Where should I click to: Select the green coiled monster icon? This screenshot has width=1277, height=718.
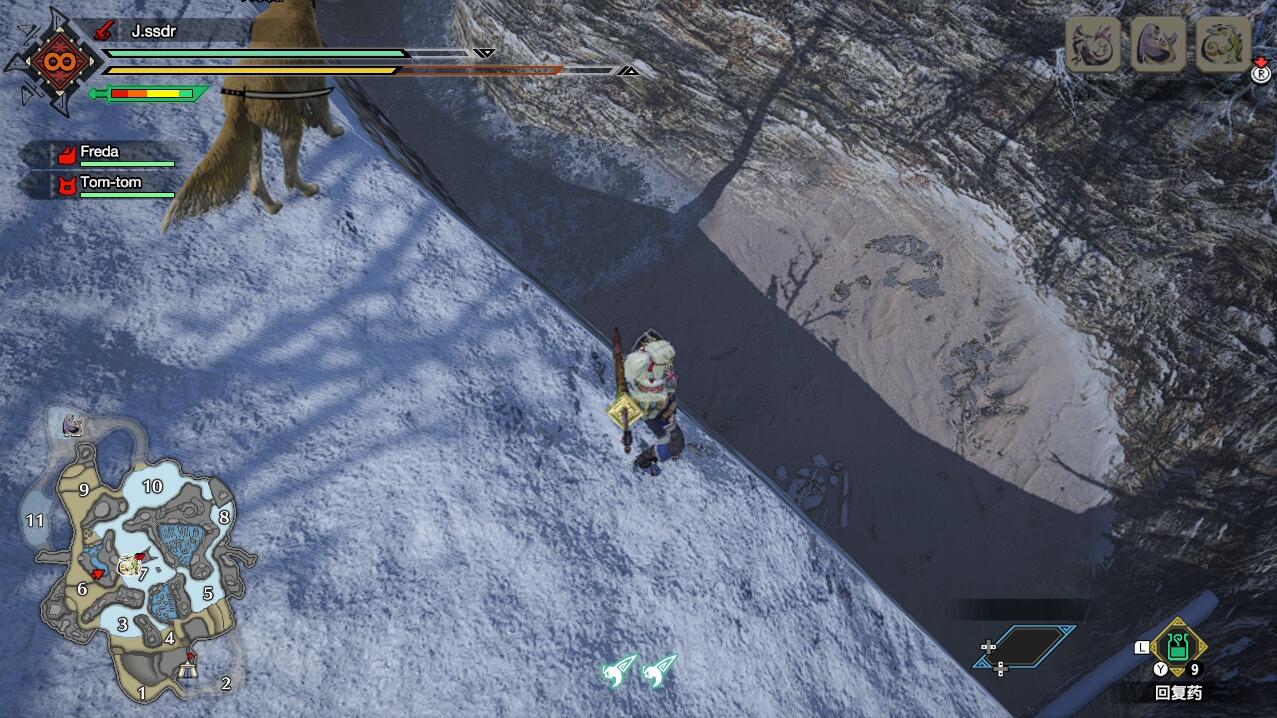click(1223, 44)
